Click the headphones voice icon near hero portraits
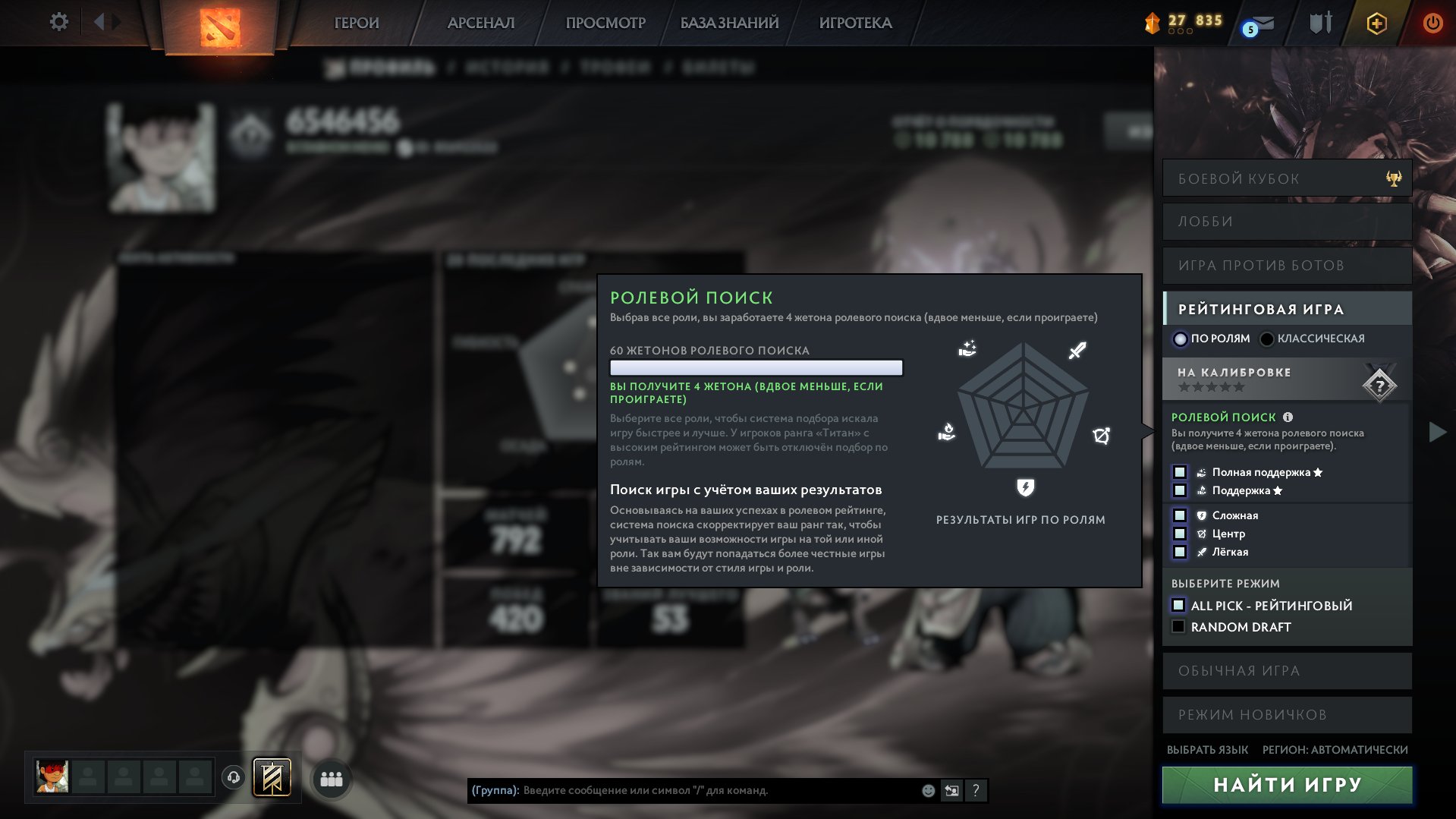Viewport: 1456px width, 819px height. [234, 779]
